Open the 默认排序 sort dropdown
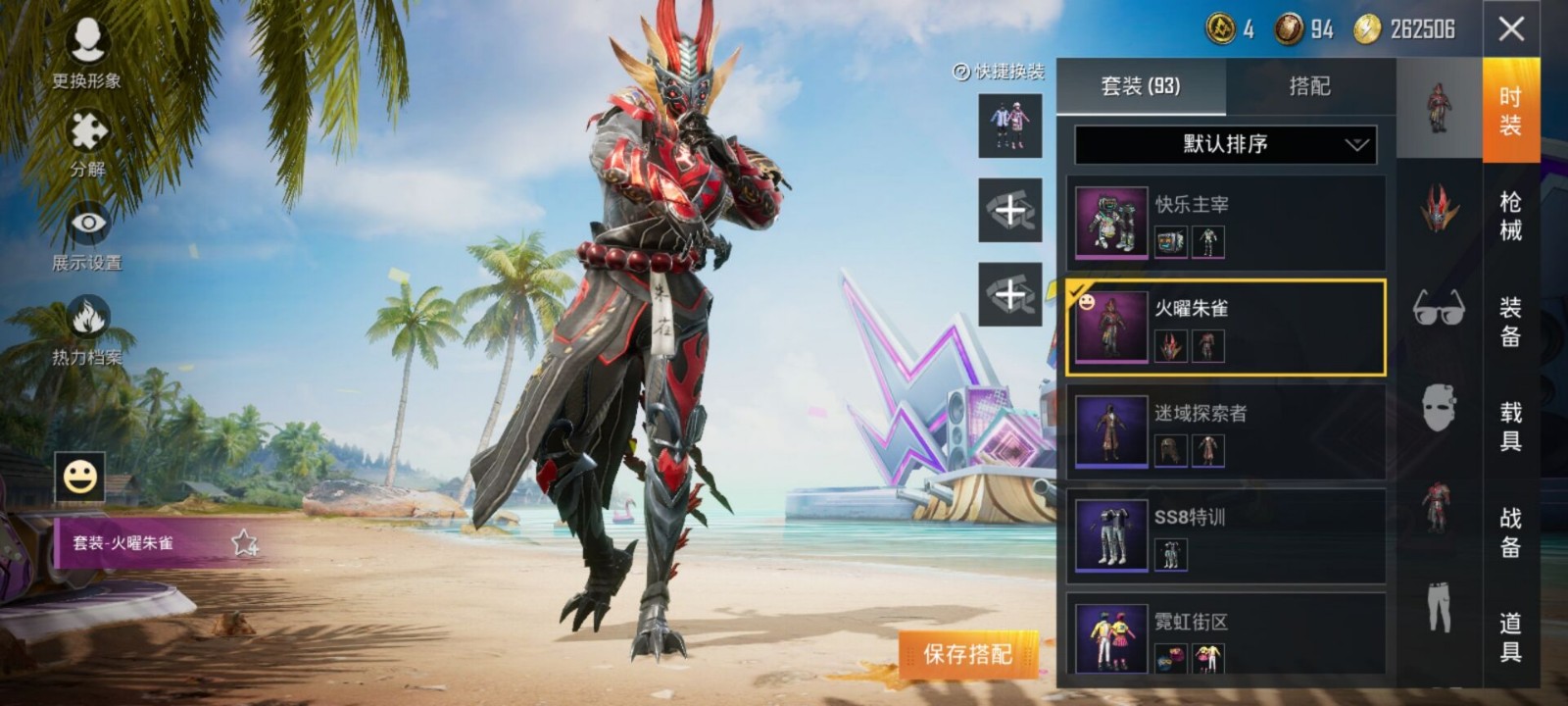The image size is (1568, 706). pyautogui.click(x=1225, y=144)
